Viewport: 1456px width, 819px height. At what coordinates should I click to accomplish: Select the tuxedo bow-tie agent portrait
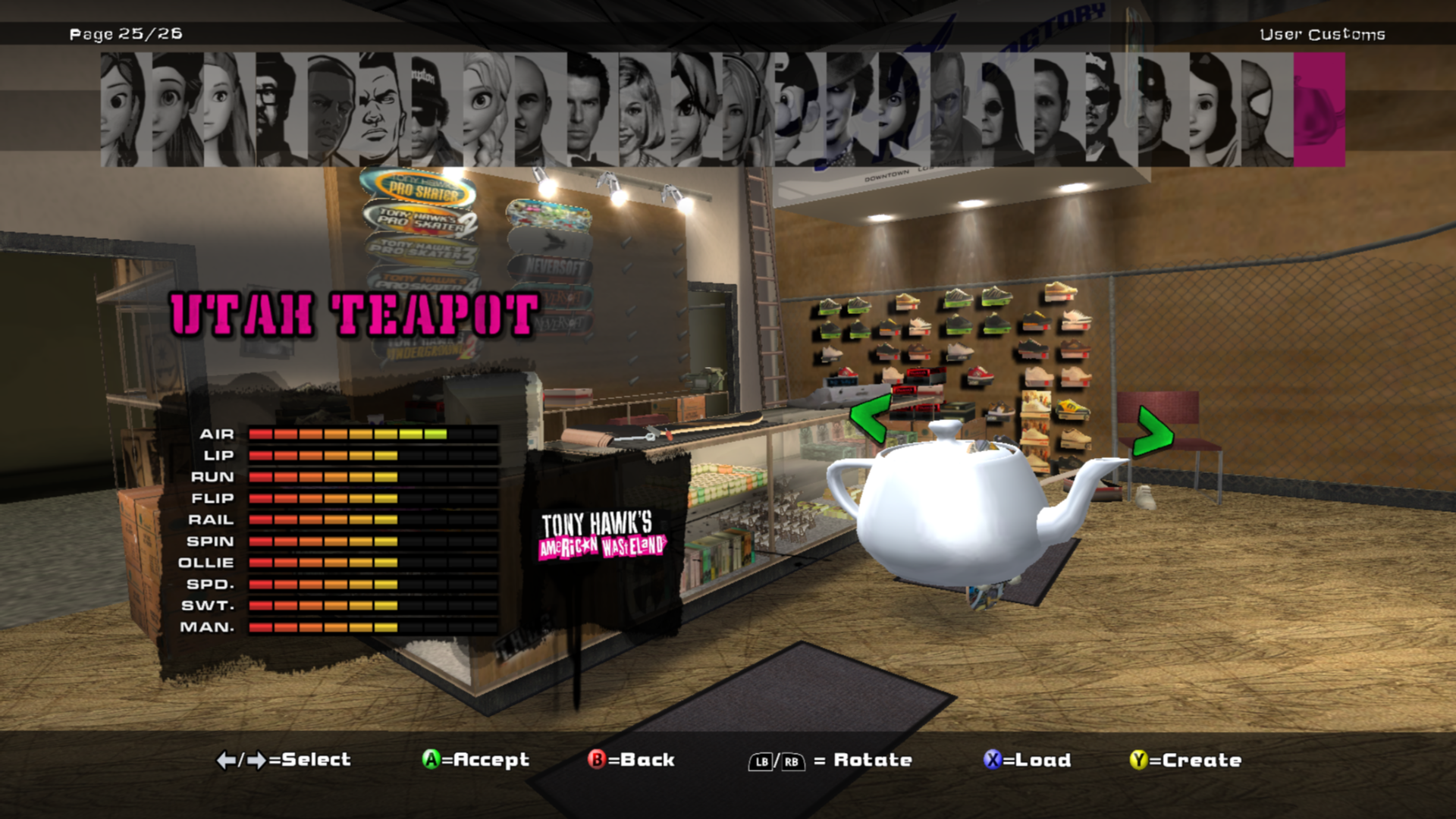click(x=592, y=110)
